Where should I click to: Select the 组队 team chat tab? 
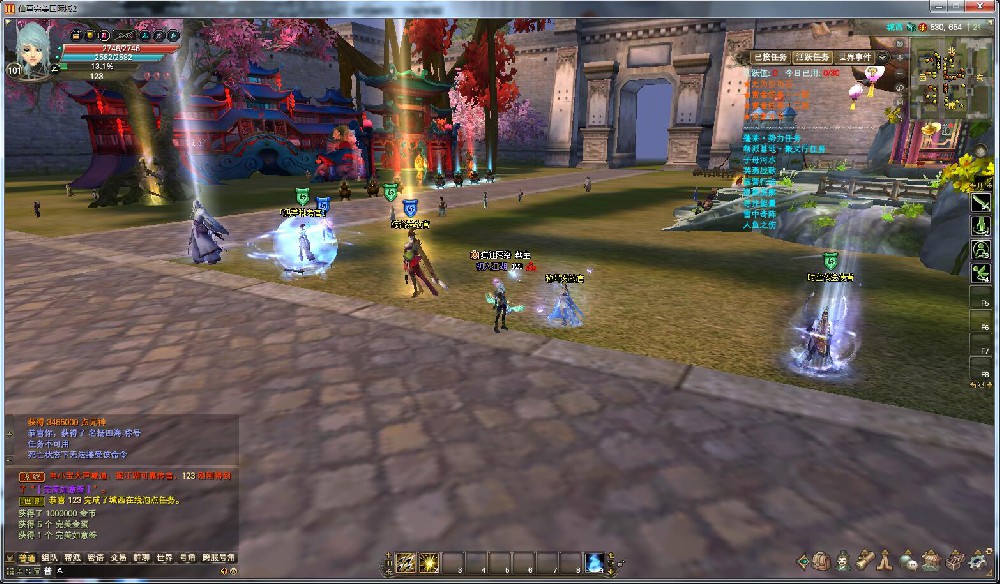click(x=49, y=558)
